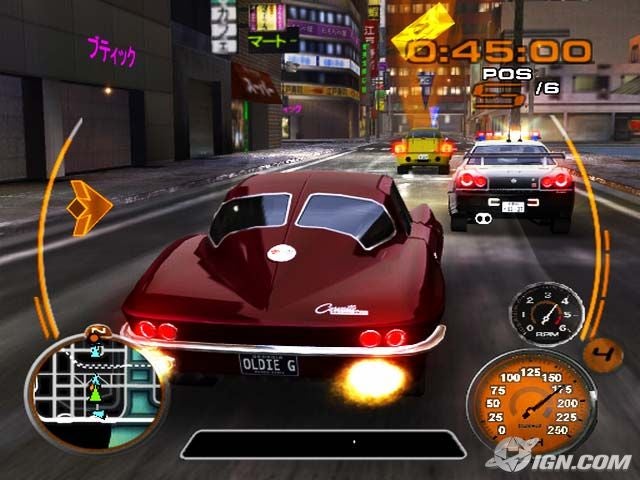Click the green player marker on minimap
The height and width of the screenshot is (480, 640).
[x=96, y=393]
